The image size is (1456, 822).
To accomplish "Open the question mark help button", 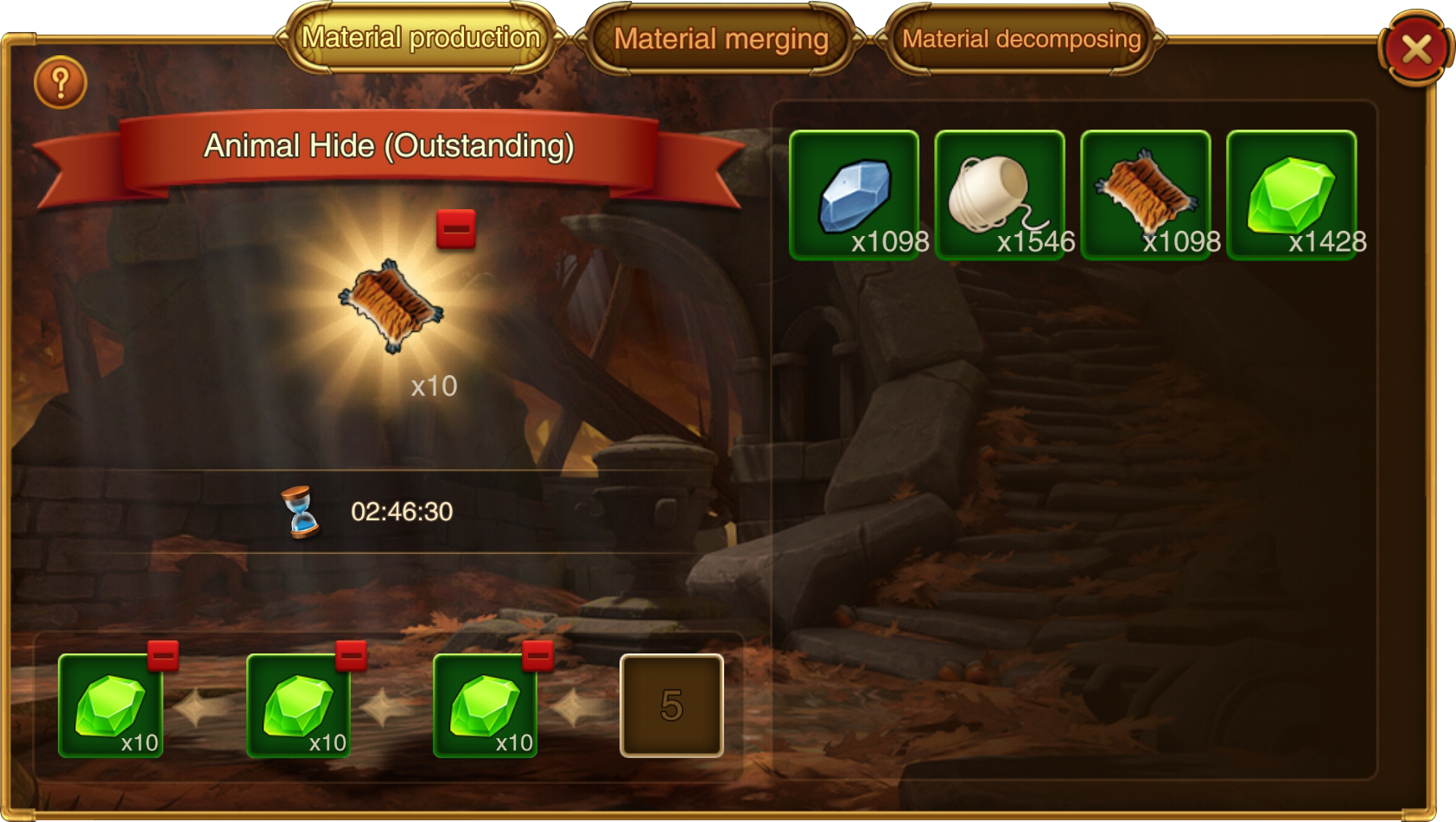I will [x=60, y=83].
